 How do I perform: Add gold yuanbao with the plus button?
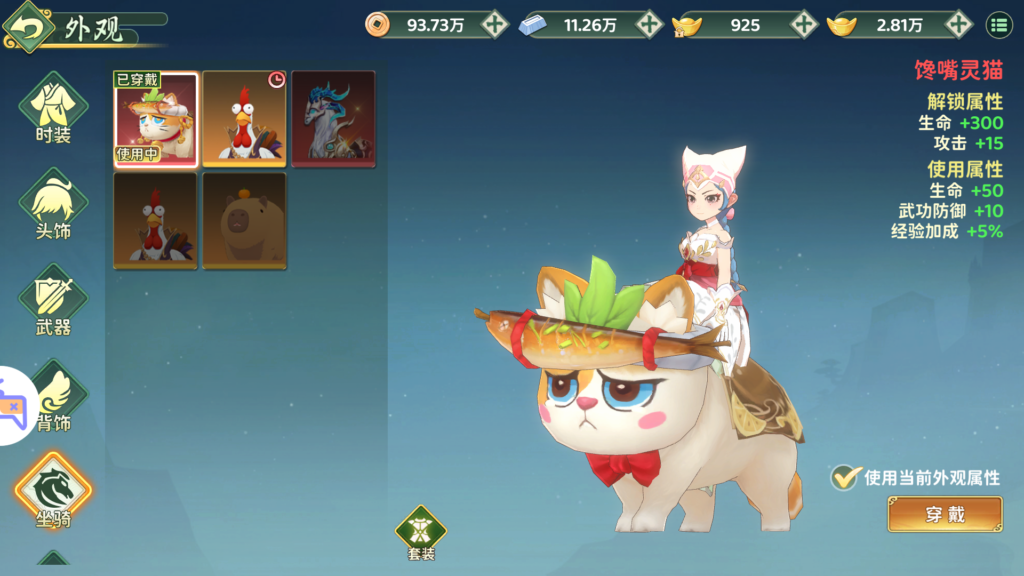[x=959, y=25]
